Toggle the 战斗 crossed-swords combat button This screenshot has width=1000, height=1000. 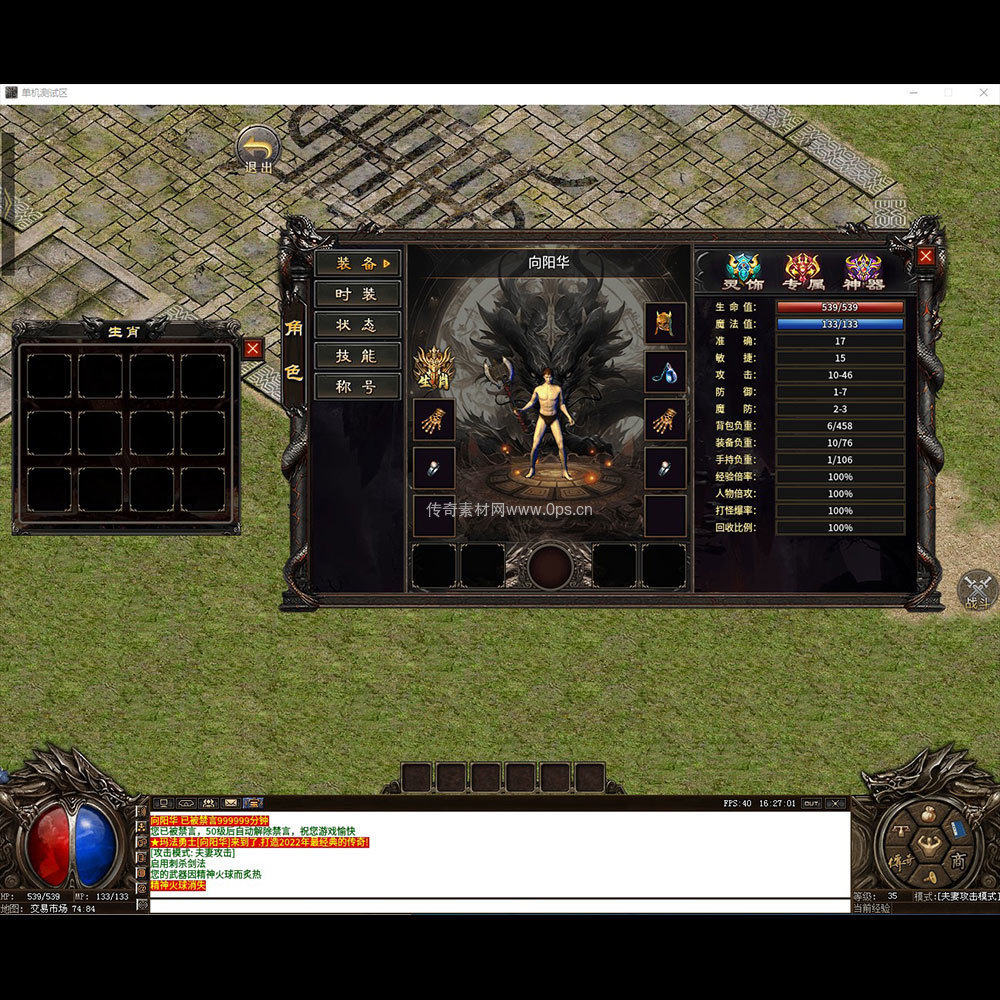click(977, 590)
